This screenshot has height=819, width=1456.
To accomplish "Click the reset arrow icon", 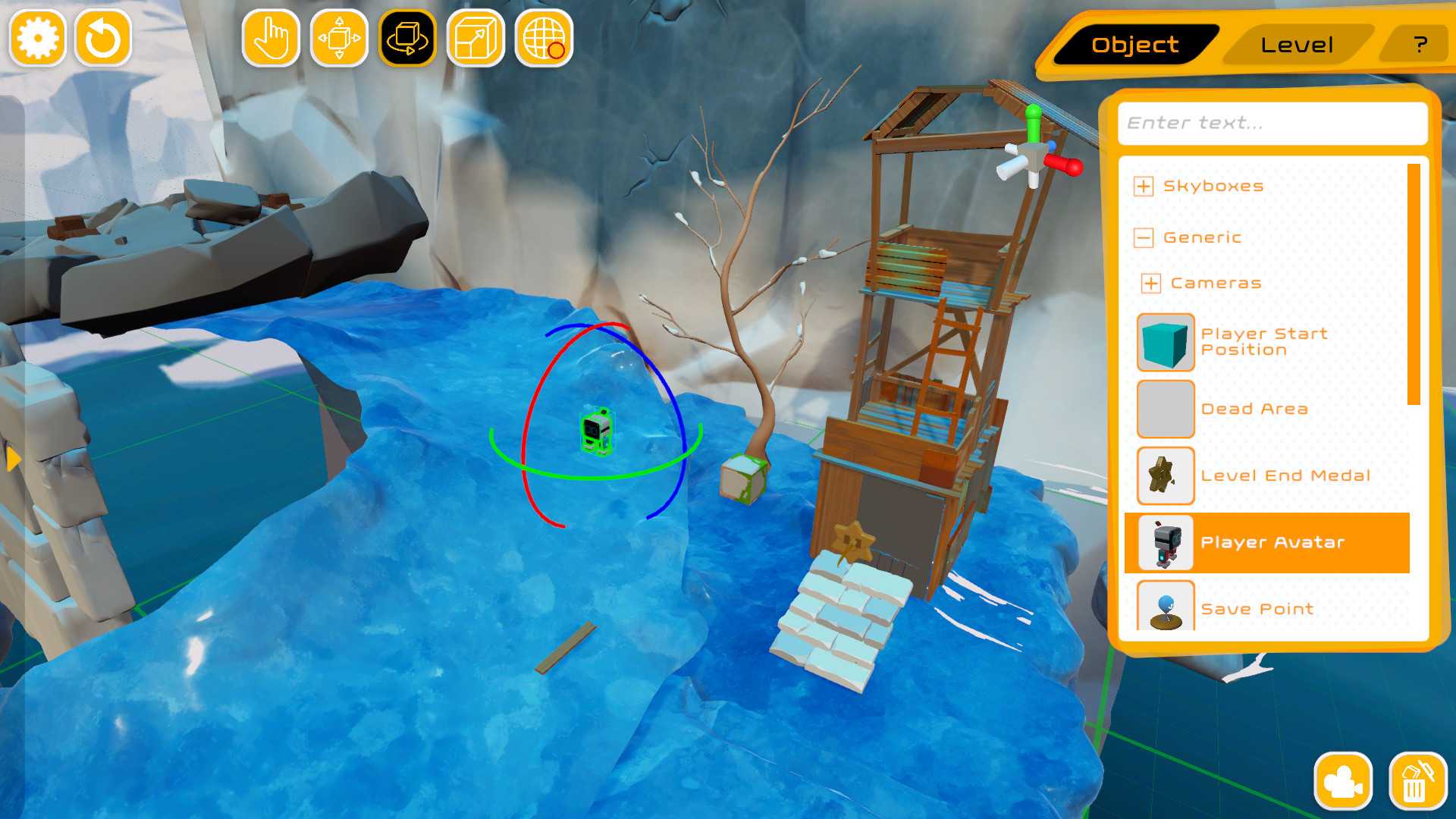I will (x=104, y=36).
